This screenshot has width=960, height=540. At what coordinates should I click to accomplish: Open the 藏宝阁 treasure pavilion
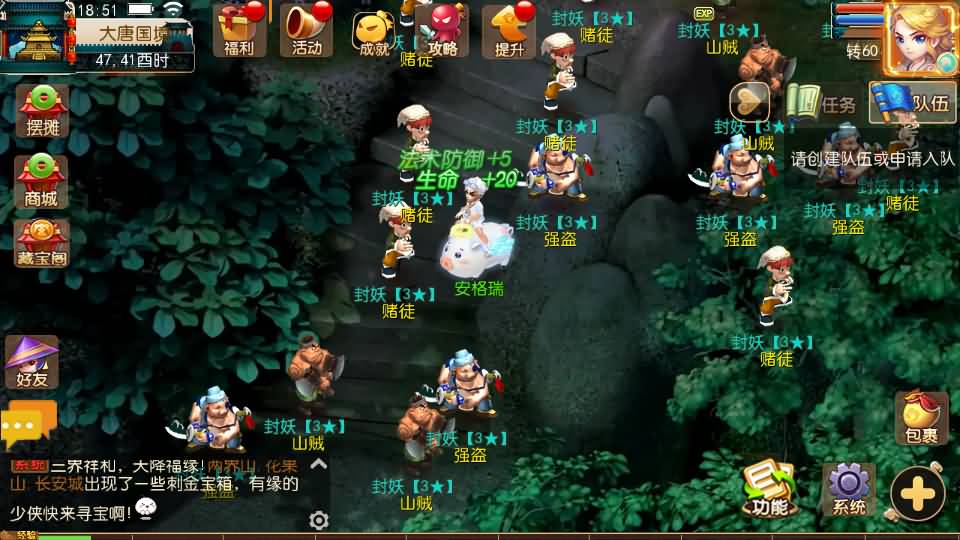tap(41, 243)
